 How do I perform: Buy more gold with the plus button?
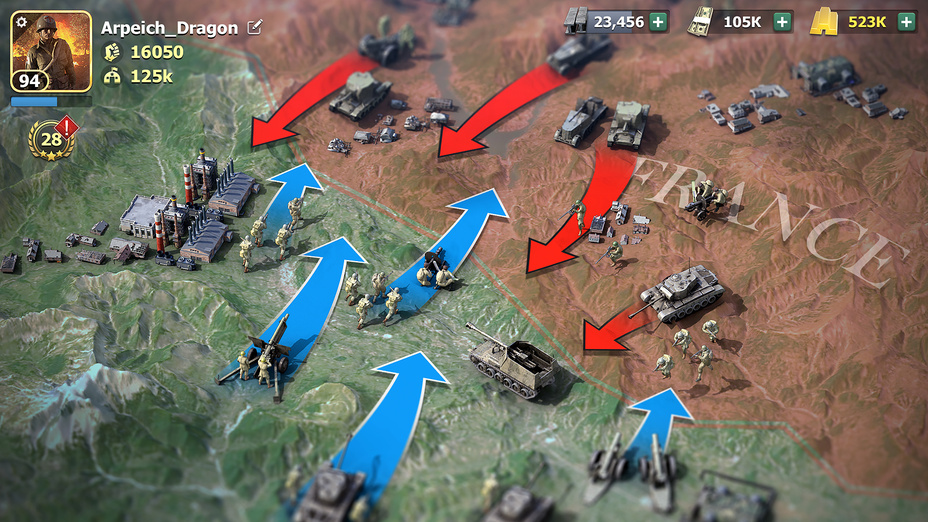pyautogui.click(x=906, y=21)
